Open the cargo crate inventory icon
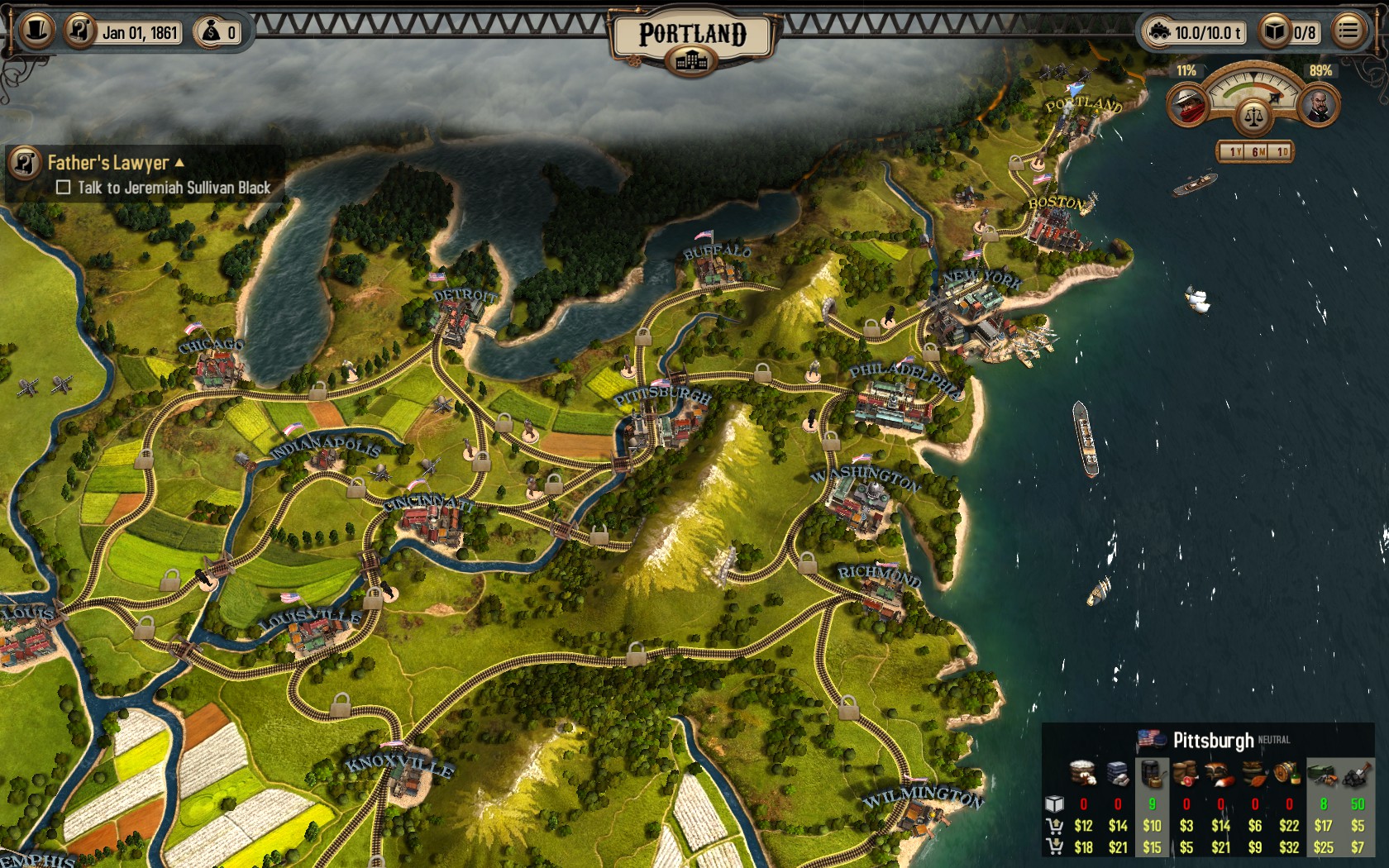Screen dimensions: 1389x868 1275,32
